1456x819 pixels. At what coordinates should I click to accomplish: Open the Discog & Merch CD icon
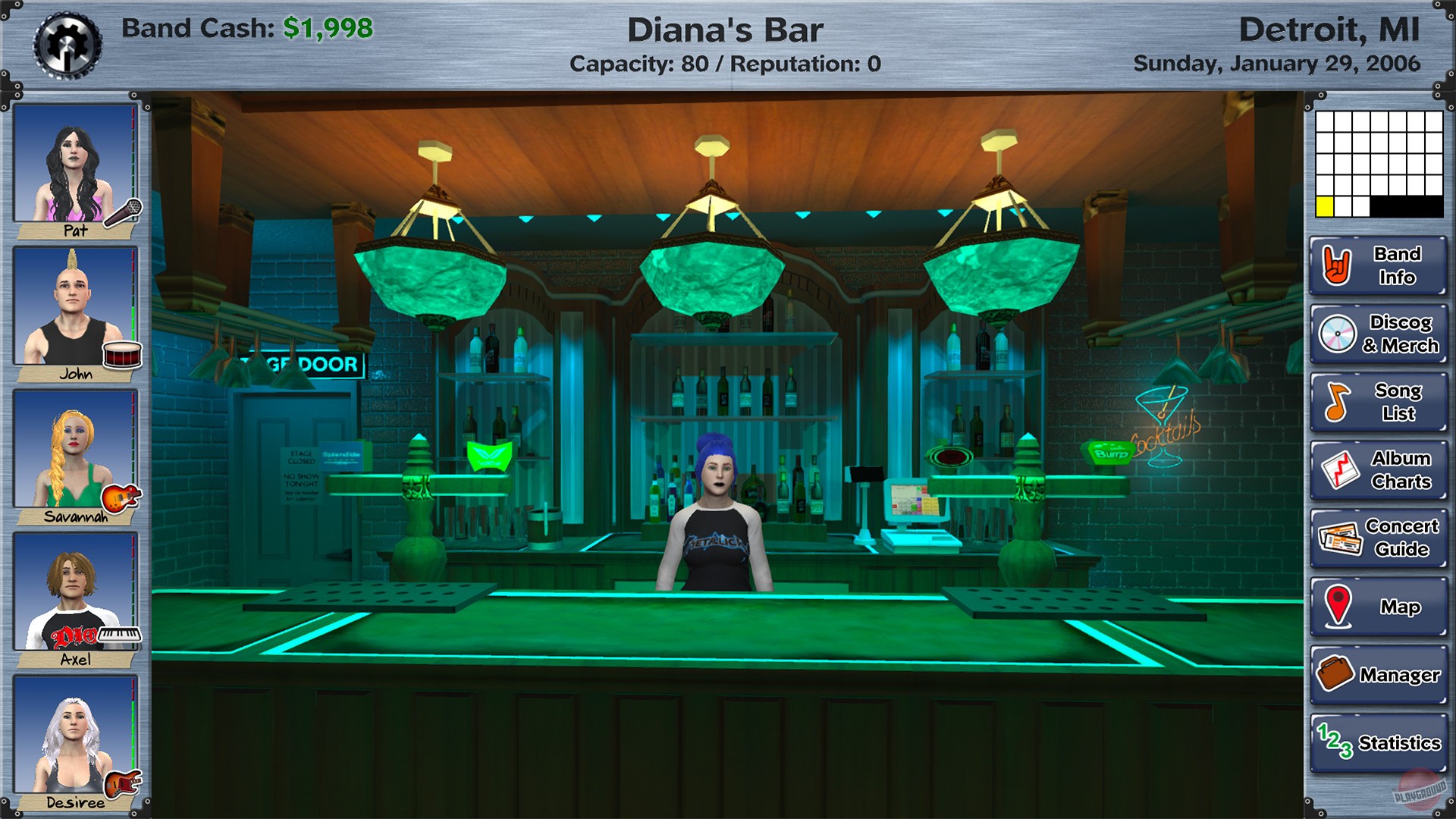pos(1337,334)
